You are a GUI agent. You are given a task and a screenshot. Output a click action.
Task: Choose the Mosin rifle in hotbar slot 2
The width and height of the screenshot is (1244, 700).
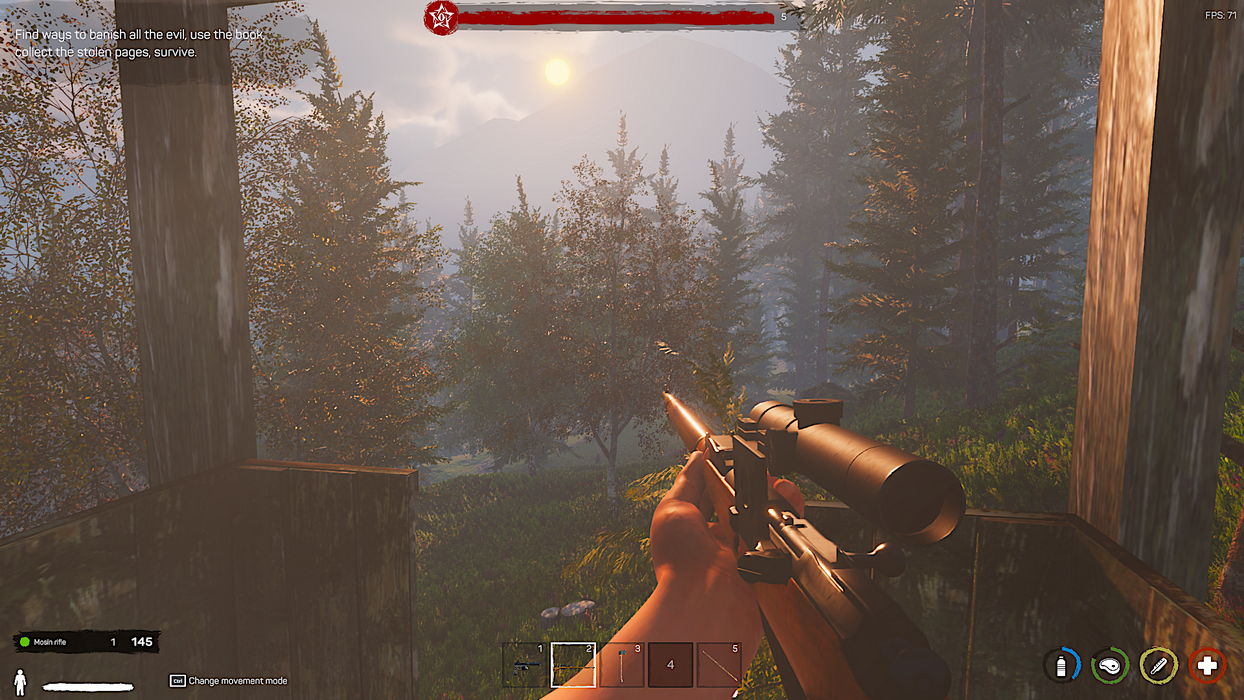[573, 665]
